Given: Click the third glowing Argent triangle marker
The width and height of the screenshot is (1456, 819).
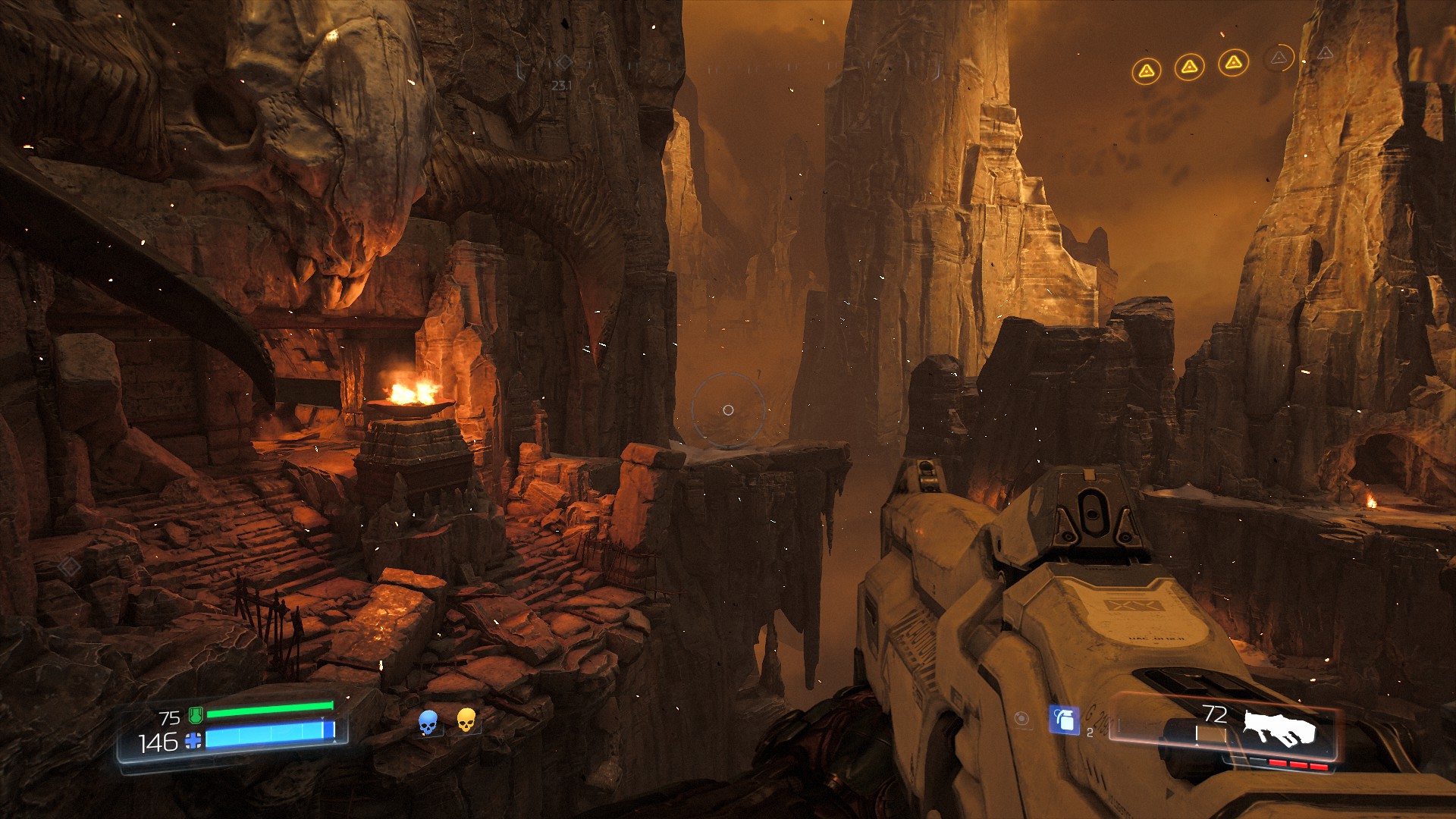Looking at the screenshot, I should tap(1234, 64).
